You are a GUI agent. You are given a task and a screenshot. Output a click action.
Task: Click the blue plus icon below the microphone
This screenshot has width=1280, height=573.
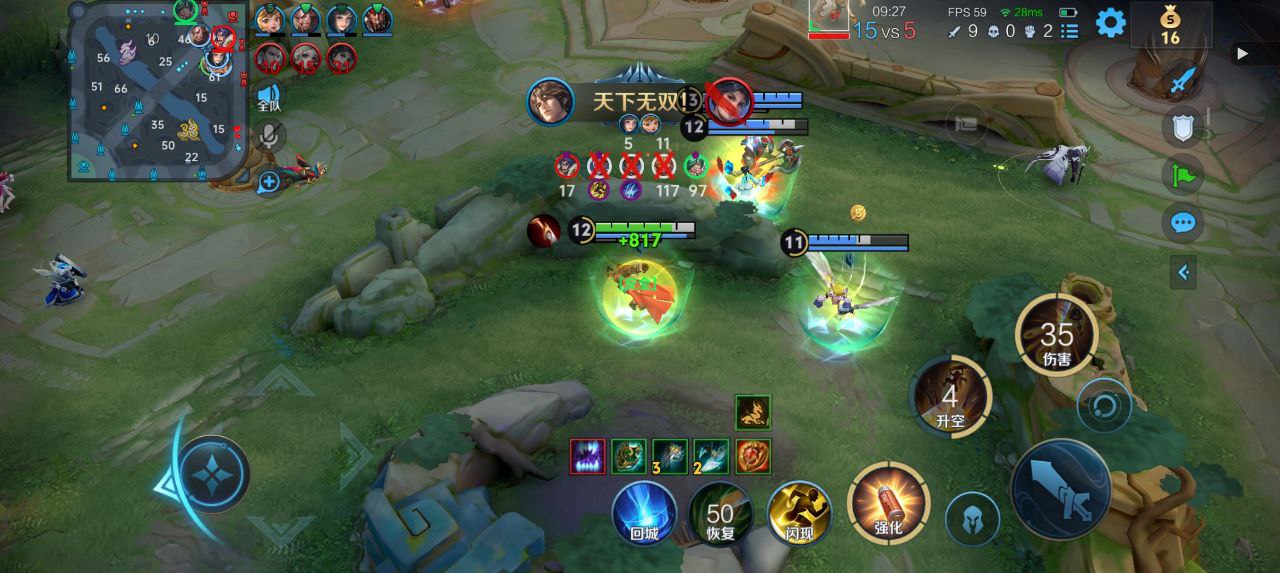pyautogui.click(x=269, y=182)
